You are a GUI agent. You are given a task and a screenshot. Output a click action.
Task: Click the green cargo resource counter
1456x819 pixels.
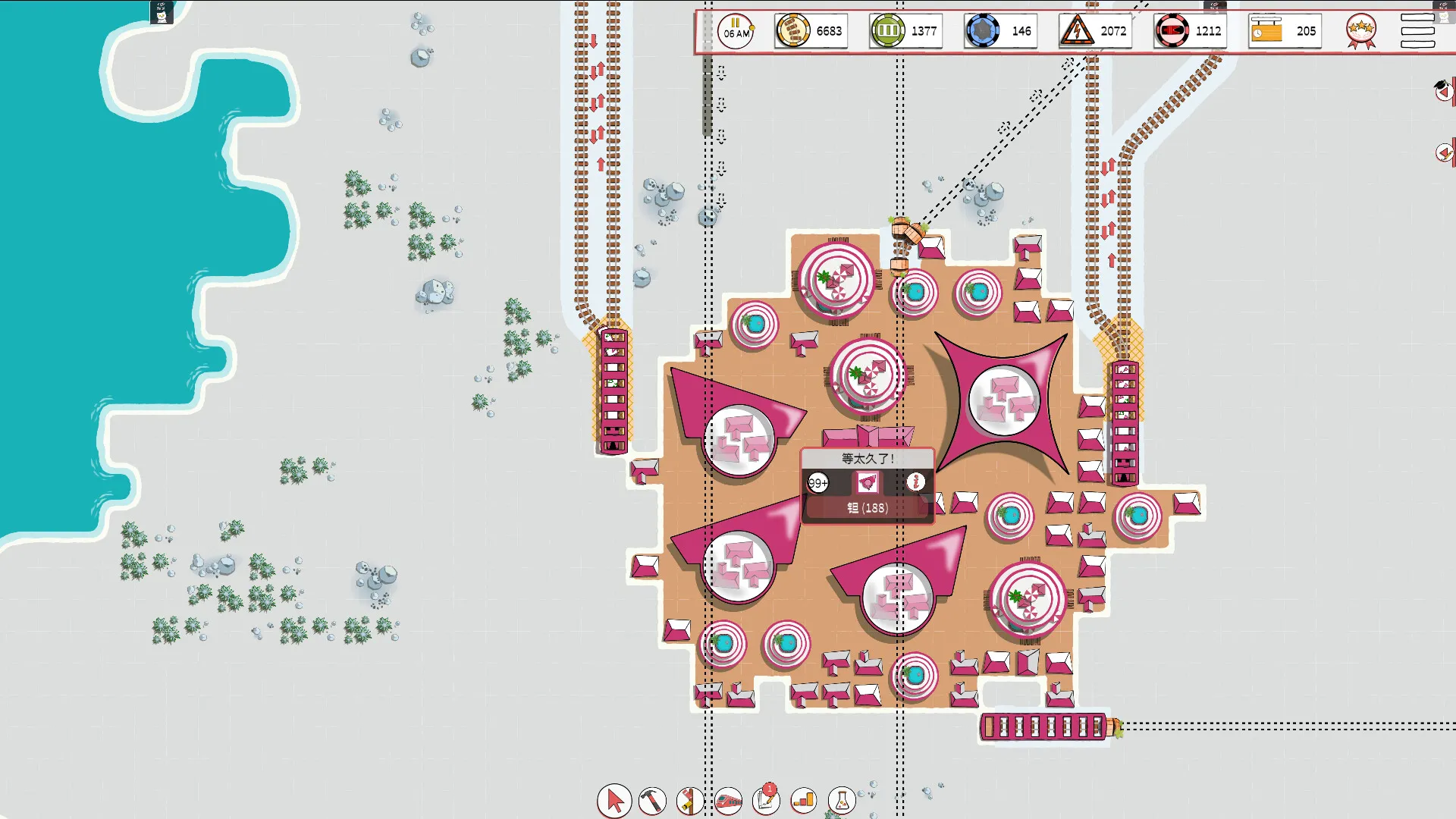click(x=905, y=31)
